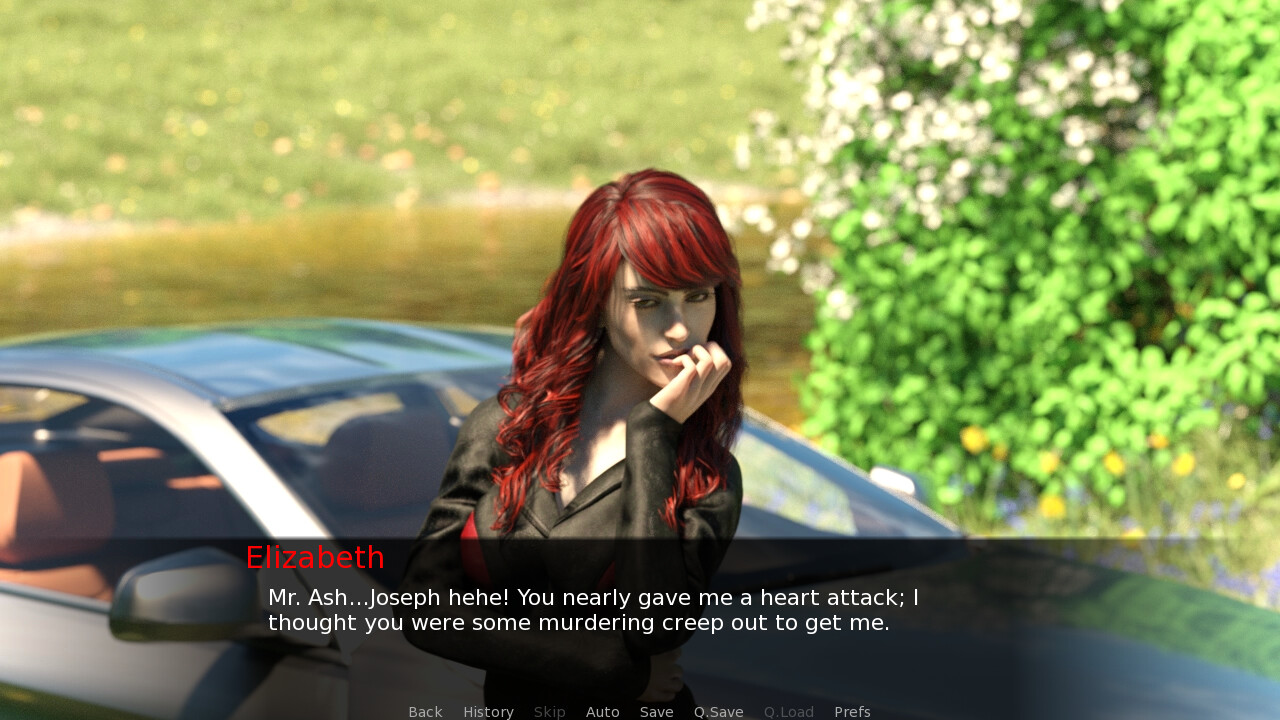Save your progress with the Save option
The height and width of the screenshot is (720, 1280).
click(656, 711)
